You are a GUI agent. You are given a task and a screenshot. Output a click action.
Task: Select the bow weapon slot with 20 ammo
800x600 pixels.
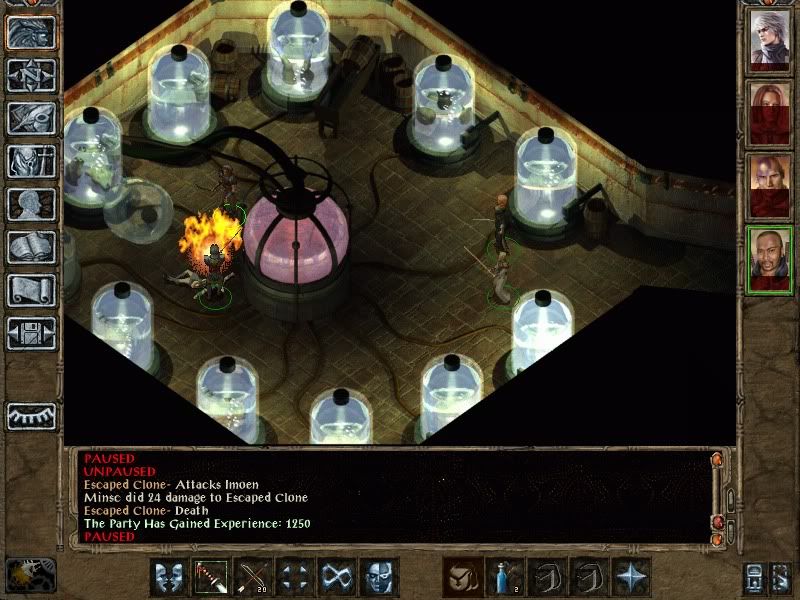click(x=254, y=577)
